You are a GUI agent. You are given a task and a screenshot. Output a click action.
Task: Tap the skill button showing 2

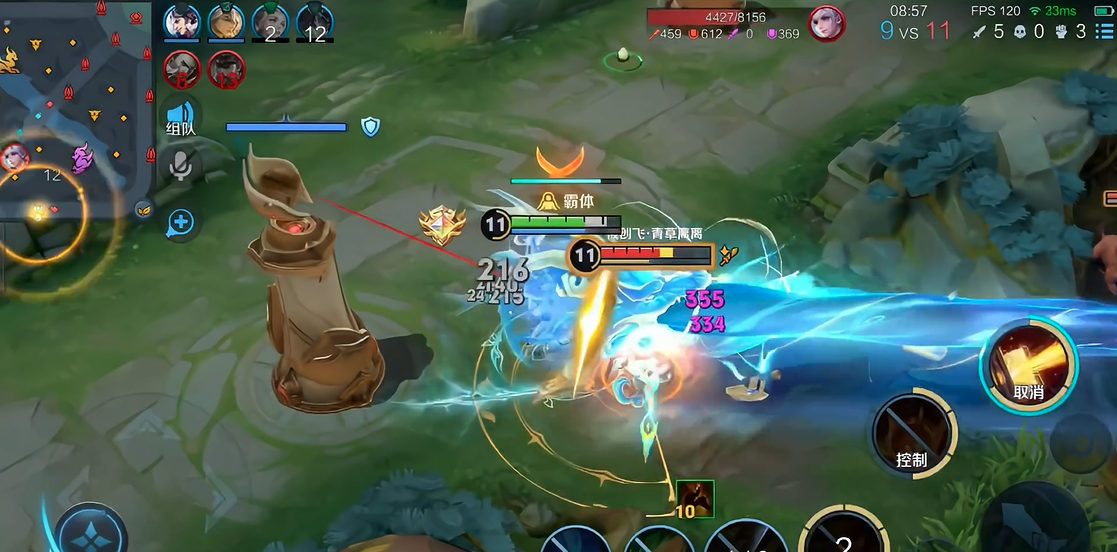(843, 535)
